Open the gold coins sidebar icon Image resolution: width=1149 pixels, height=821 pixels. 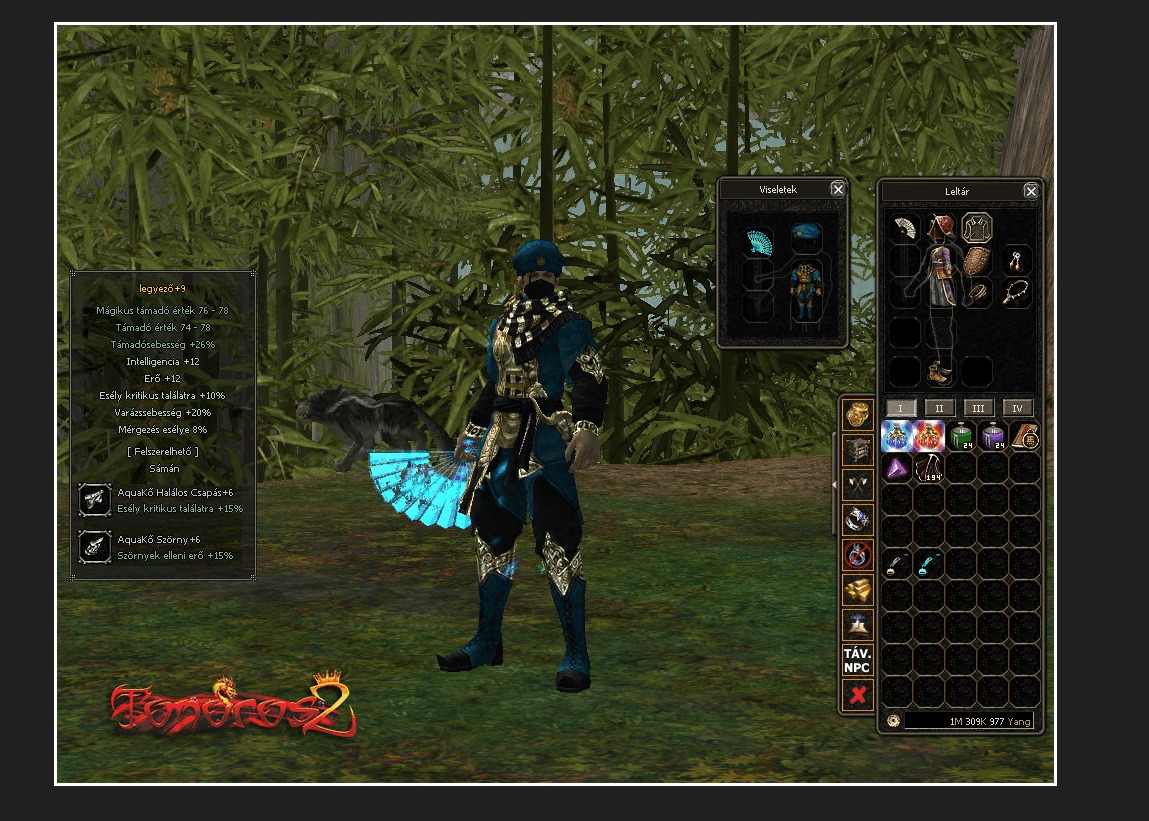pyautogui.click(x=857, y=416)
